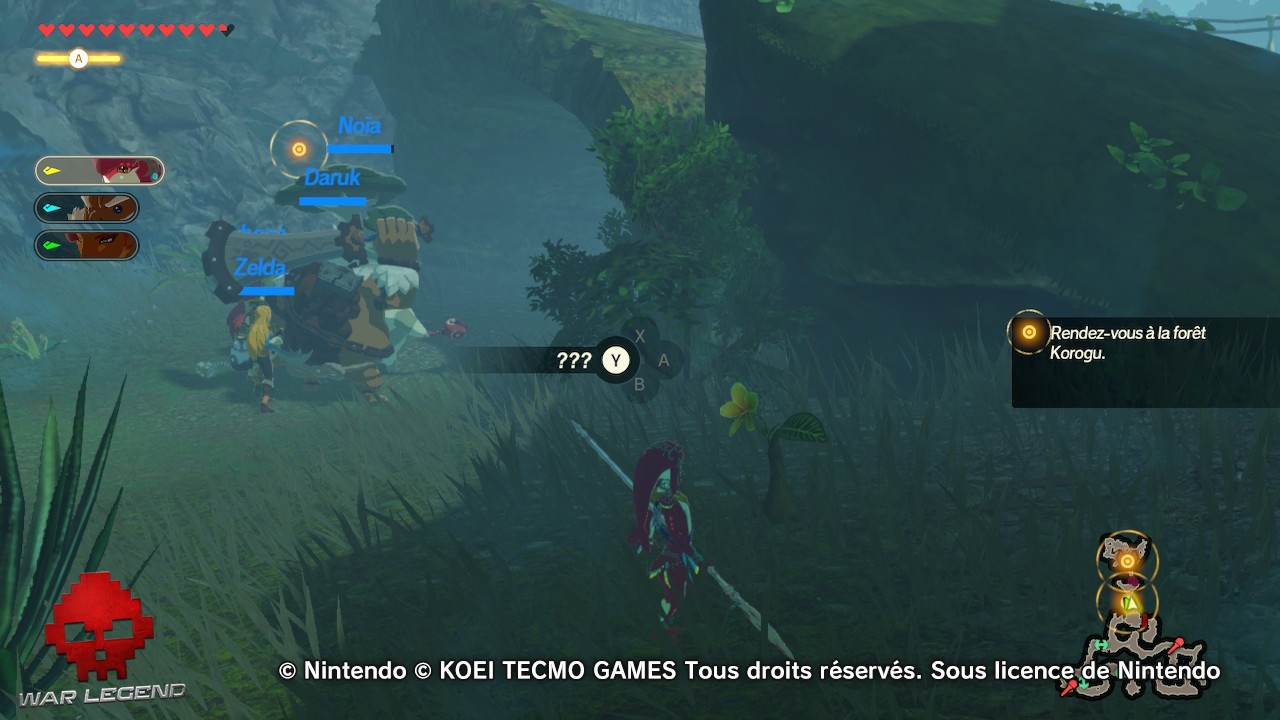Click the A special attack gauge
This screenshot has height=720, width=1280.
(78, 58)
